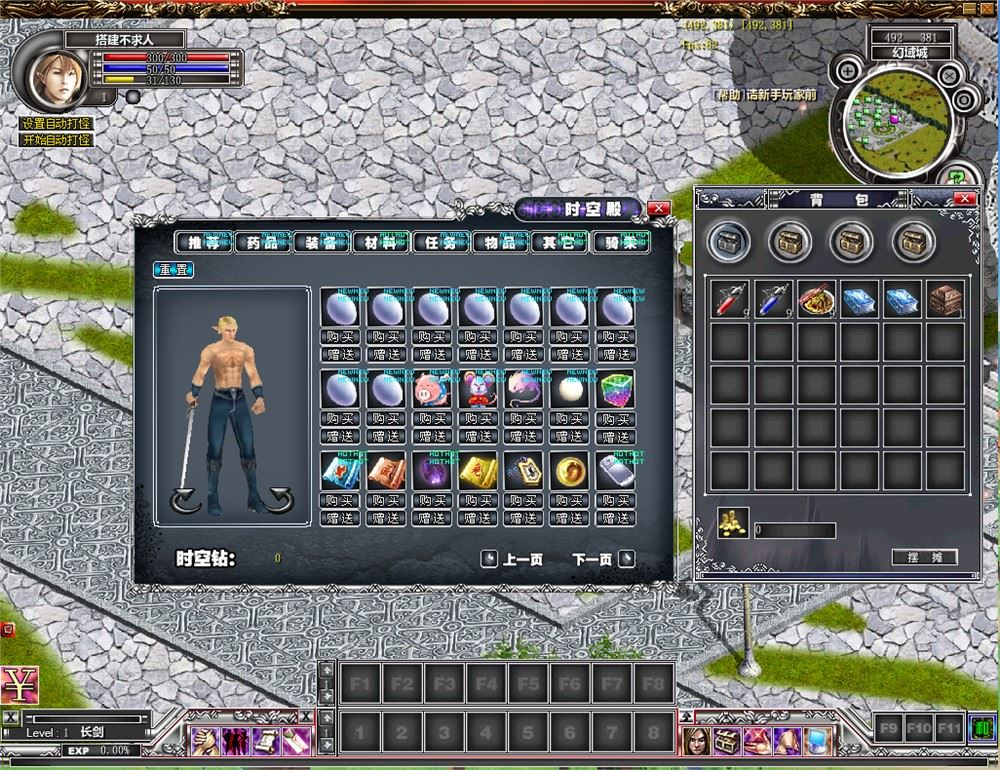This screenshot has height=770, width=1000.
Task: Open the ¥ shop icon
Action: (18, 685)
